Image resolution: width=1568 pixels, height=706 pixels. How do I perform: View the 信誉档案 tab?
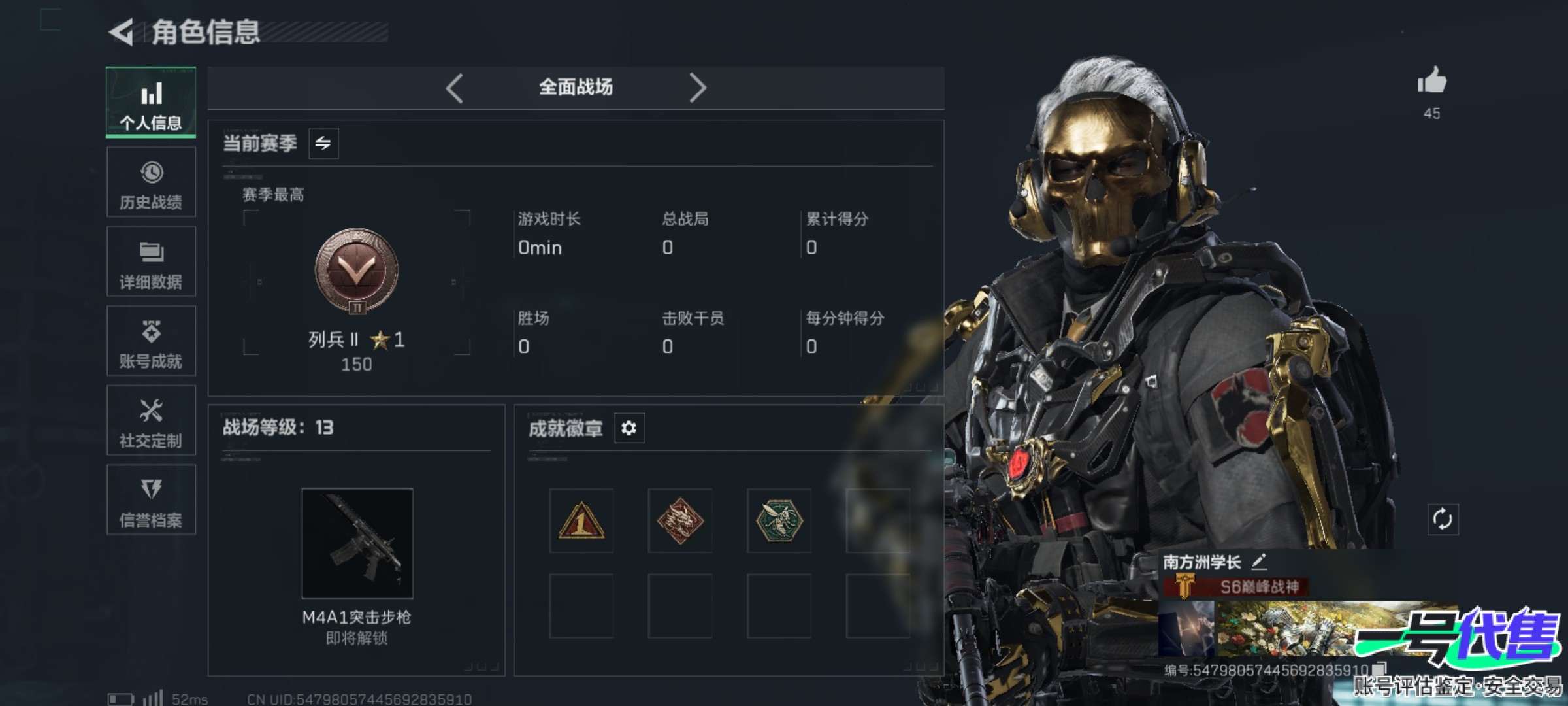coord(151,500)
